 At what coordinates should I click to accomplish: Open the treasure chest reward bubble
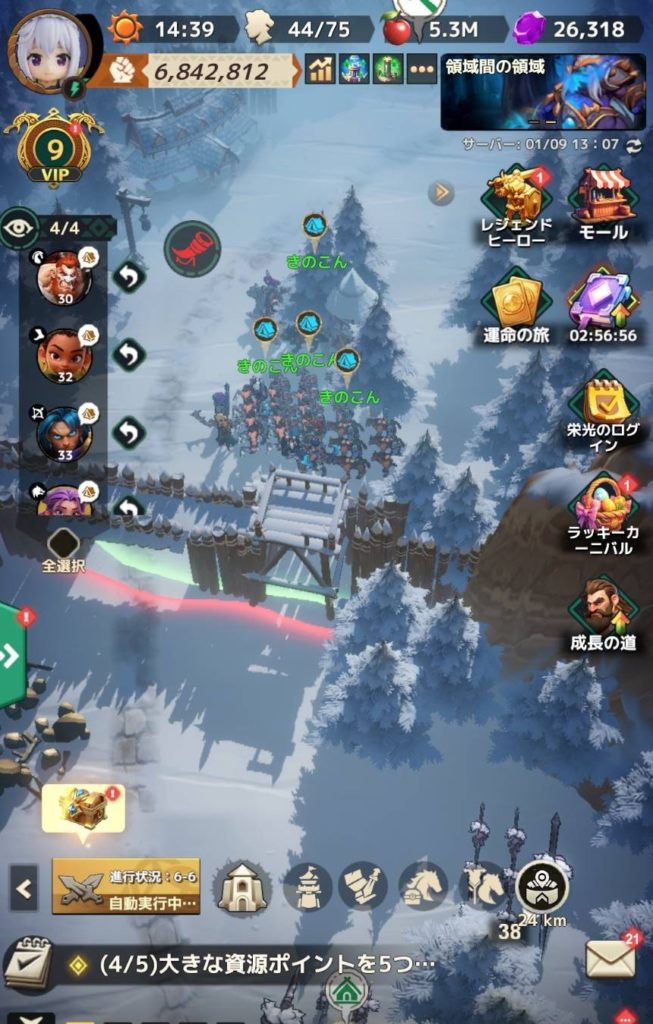point(84,808)
